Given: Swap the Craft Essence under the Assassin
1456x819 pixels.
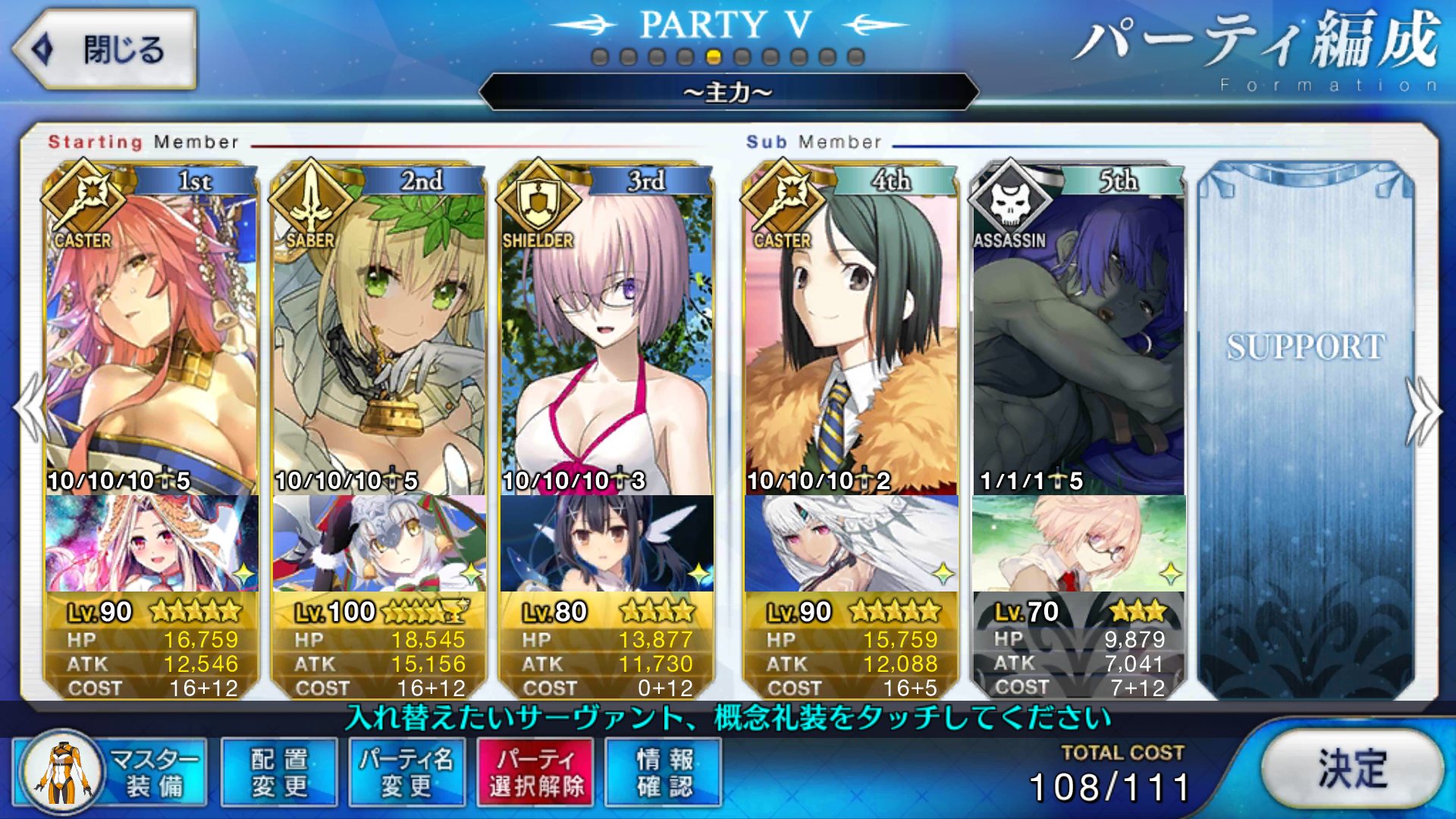Looking at the screenshot, I should 1078,543.
